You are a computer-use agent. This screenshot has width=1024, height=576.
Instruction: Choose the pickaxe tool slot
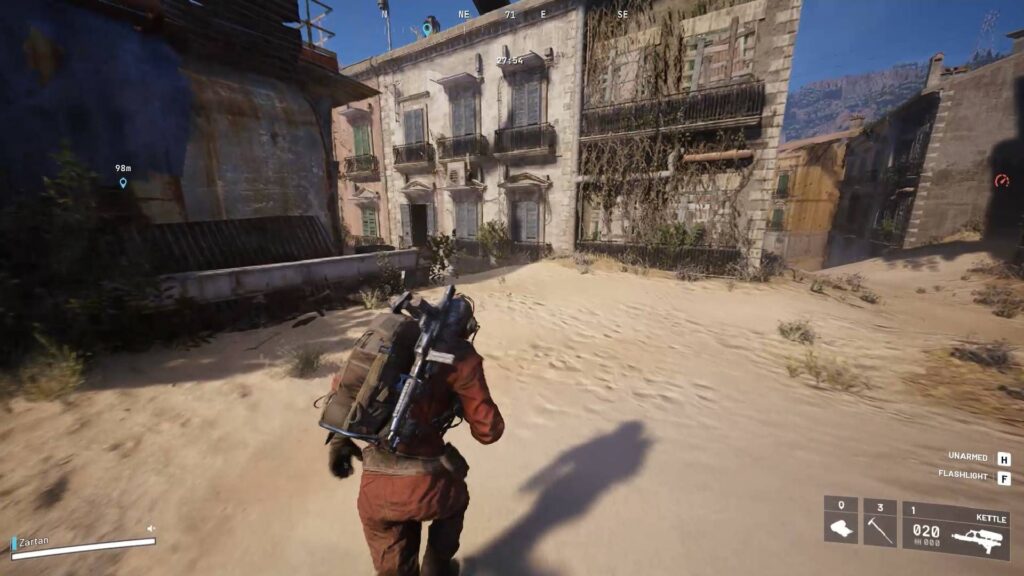coord(879,521)
